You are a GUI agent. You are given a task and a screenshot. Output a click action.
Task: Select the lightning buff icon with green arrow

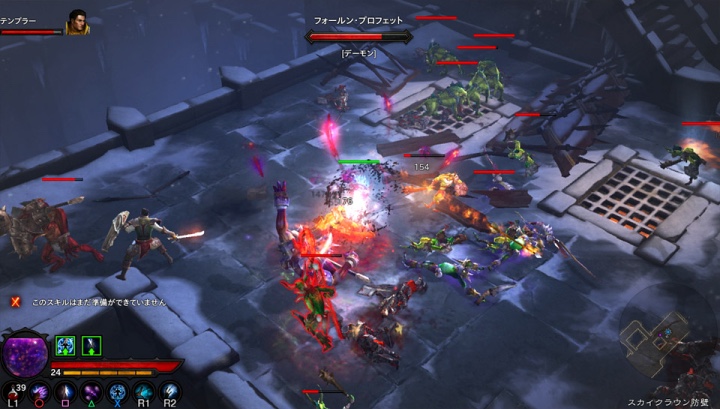tap(91, 346)
